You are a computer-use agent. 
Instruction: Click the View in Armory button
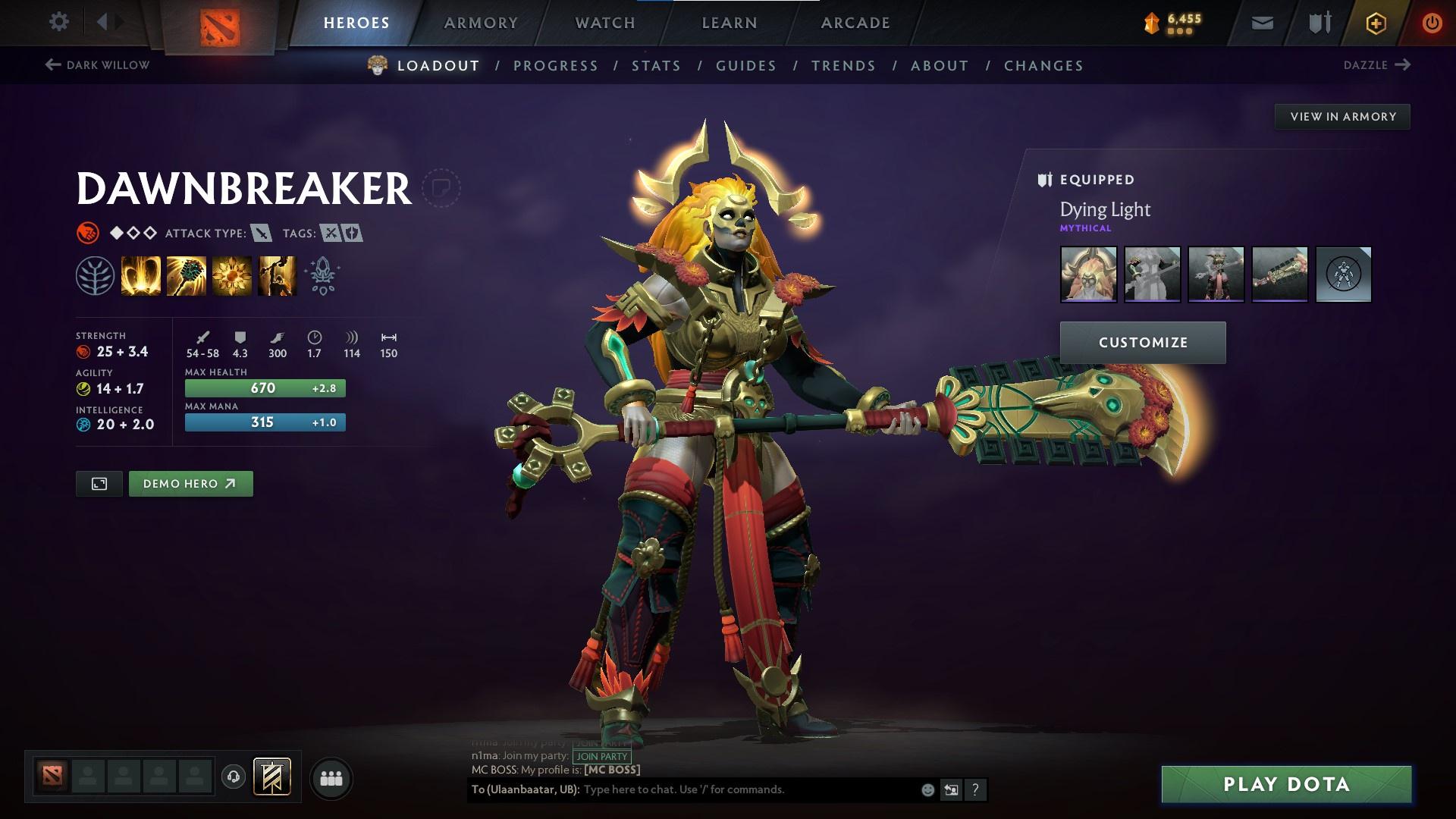pyautogui.click(x=1342, y=117)
